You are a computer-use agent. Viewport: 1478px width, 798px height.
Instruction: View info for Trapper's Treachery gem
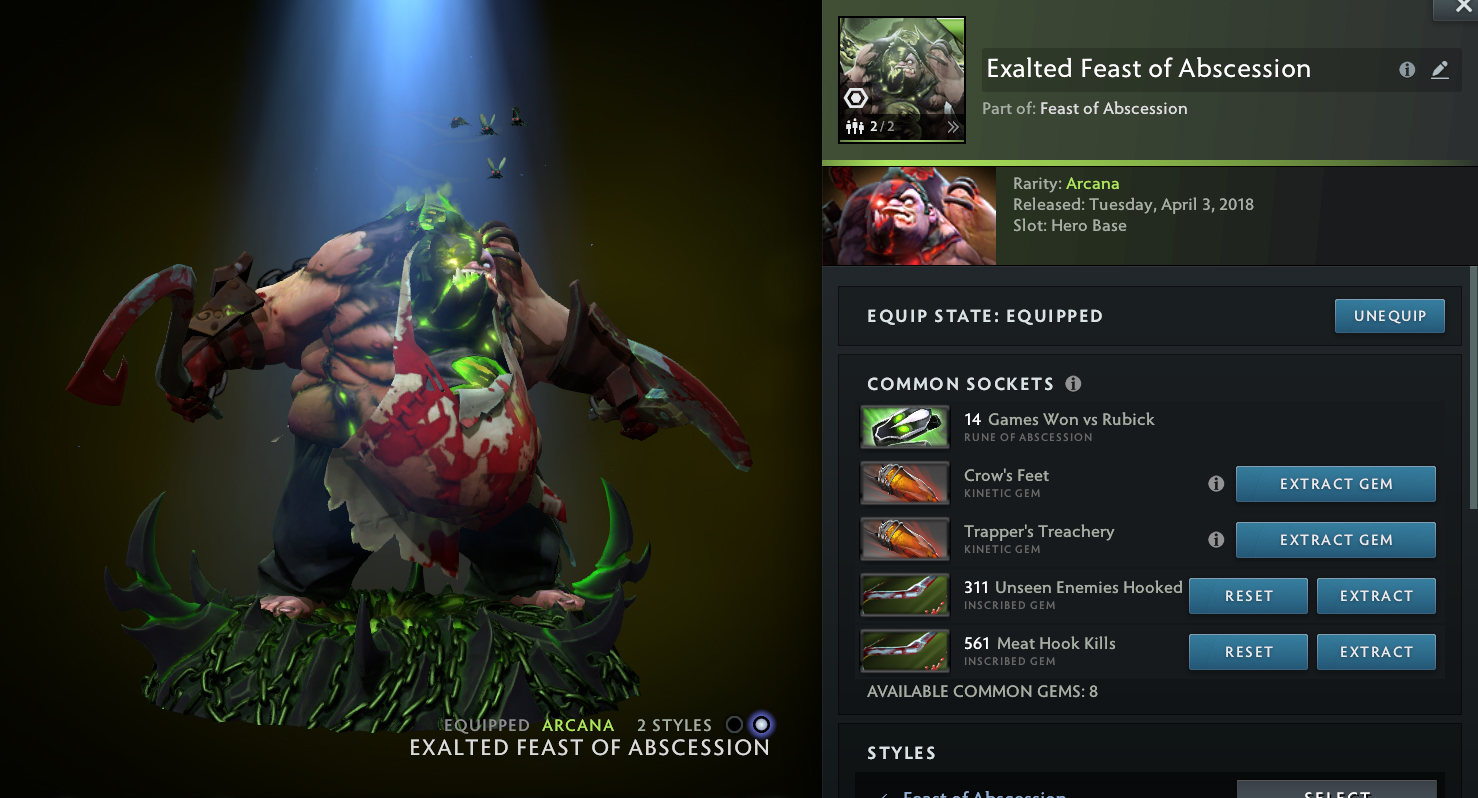(x=1216, y=540)
